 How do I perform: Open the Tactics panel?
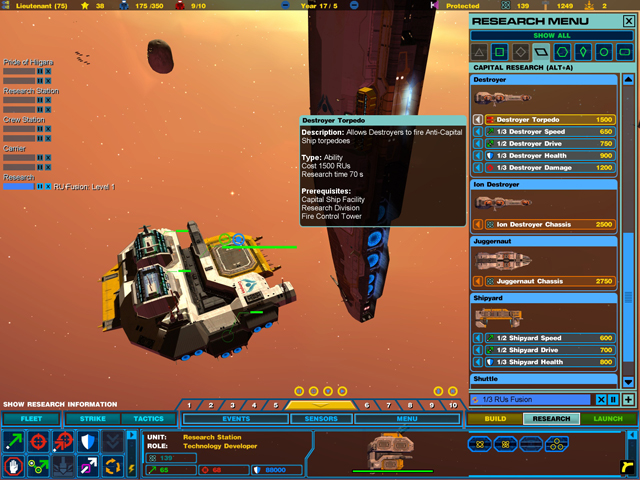(149, 419)
